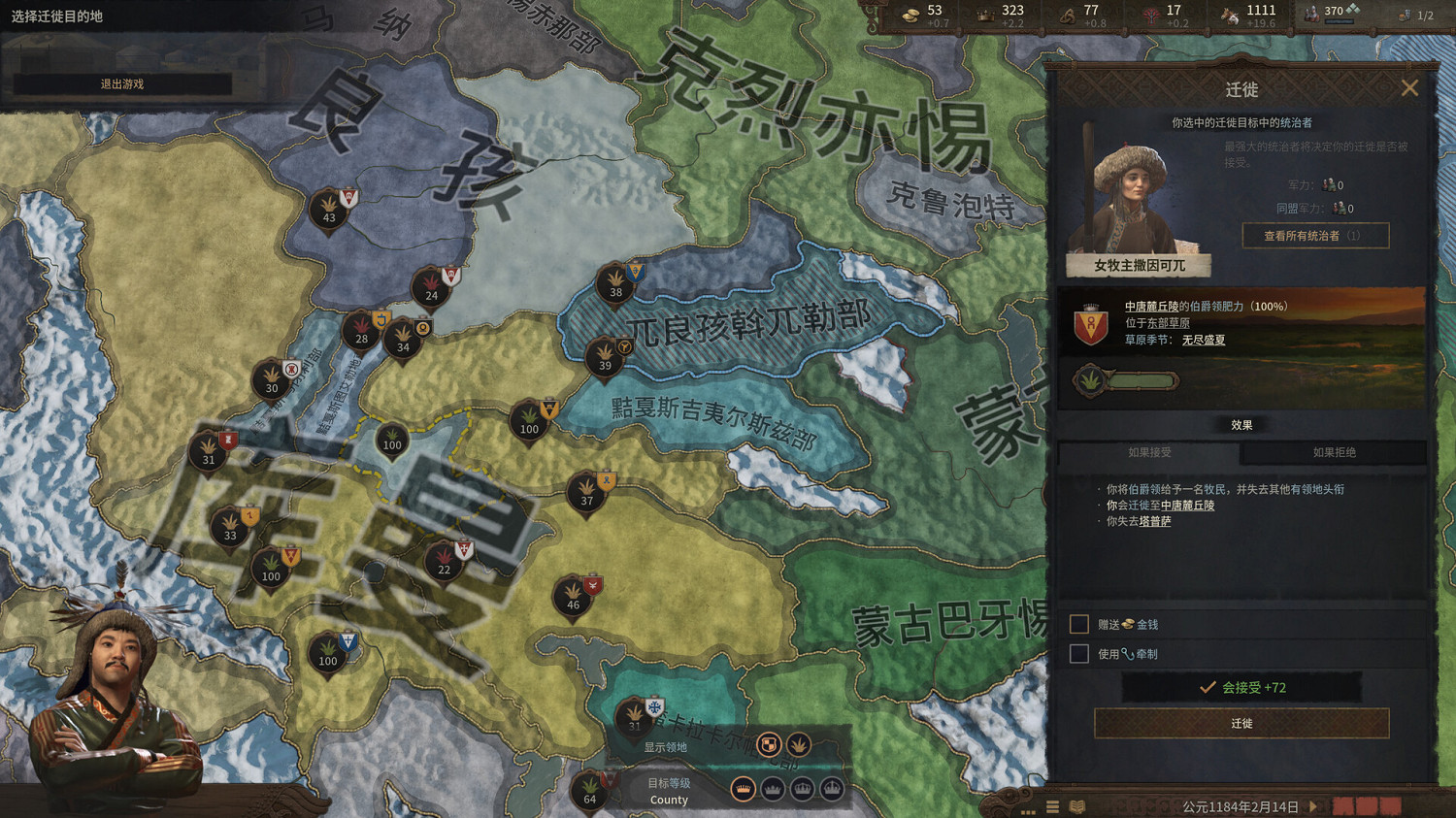Image resolution: width=1456 pixels, height=818 pixels.
Task: Open the 无尽盛夏 steppe season link
Action: pyautogui.click(x=1204, y=341)
